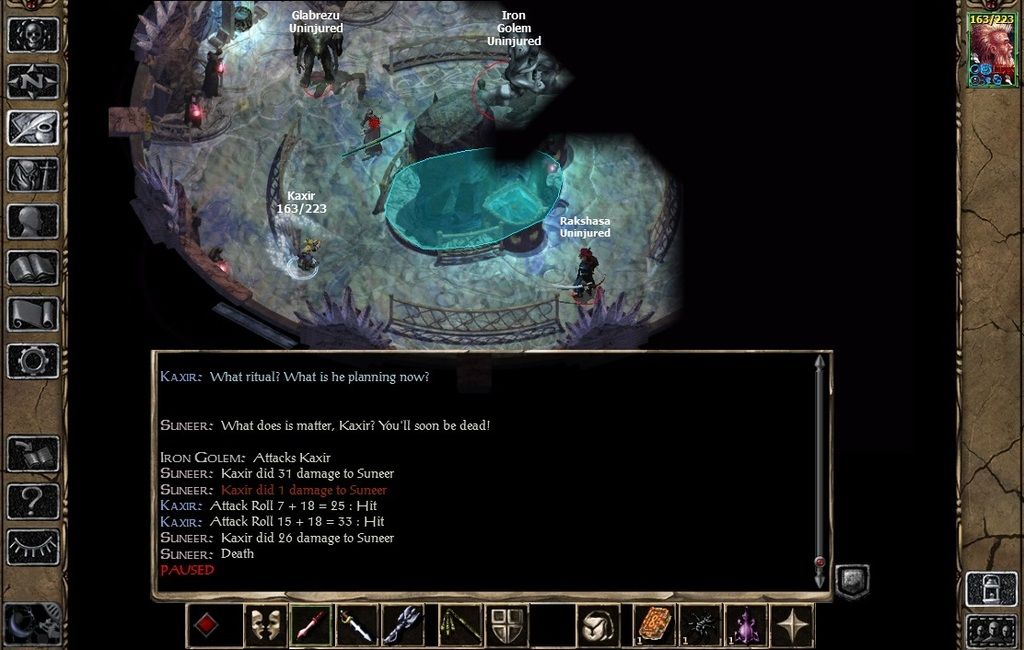Viewport: 1024px width, 650px height.
Task: Toggle the padlock AI button
Action: pos(989,588)
